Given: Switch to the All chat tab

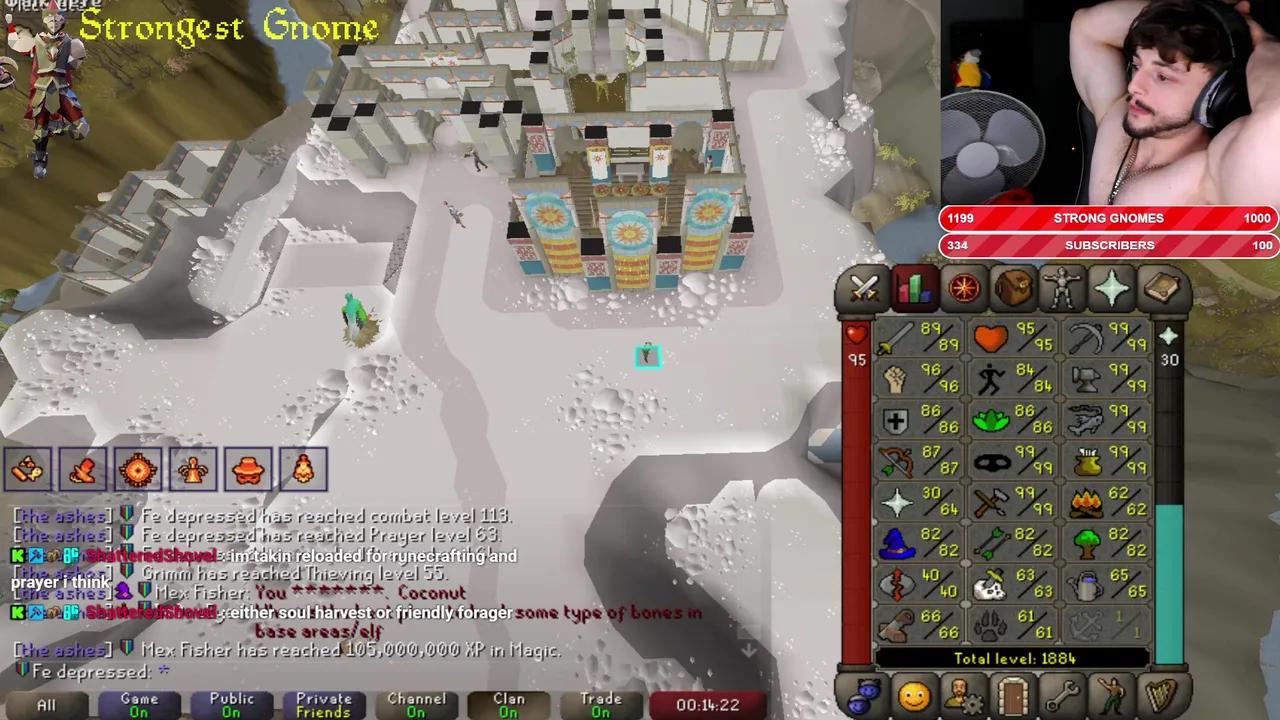Looking at the screenshot, I should [45, 703].
